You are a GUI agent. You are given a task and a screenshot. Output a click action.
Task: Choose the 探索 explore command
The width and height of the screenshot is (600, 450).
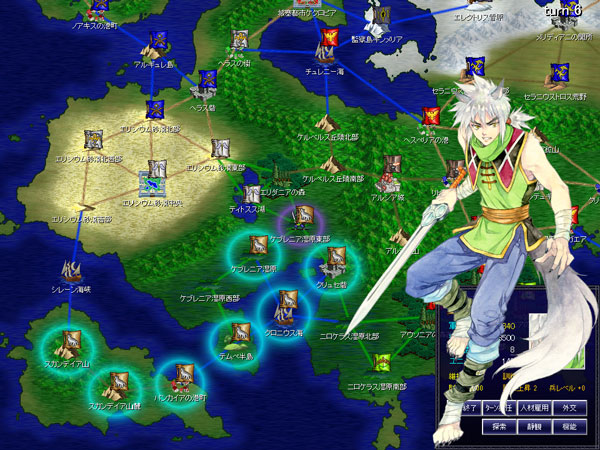pos(500,427)
